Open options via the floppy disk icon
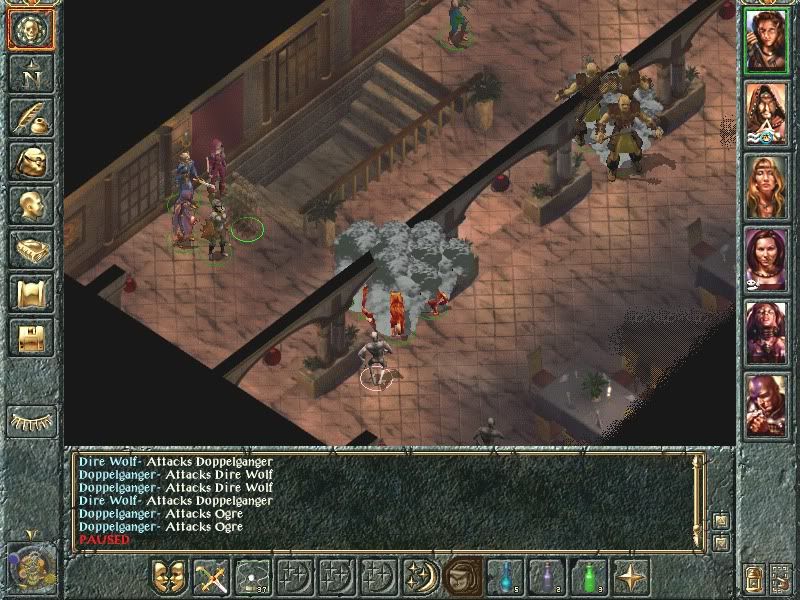 30,337
